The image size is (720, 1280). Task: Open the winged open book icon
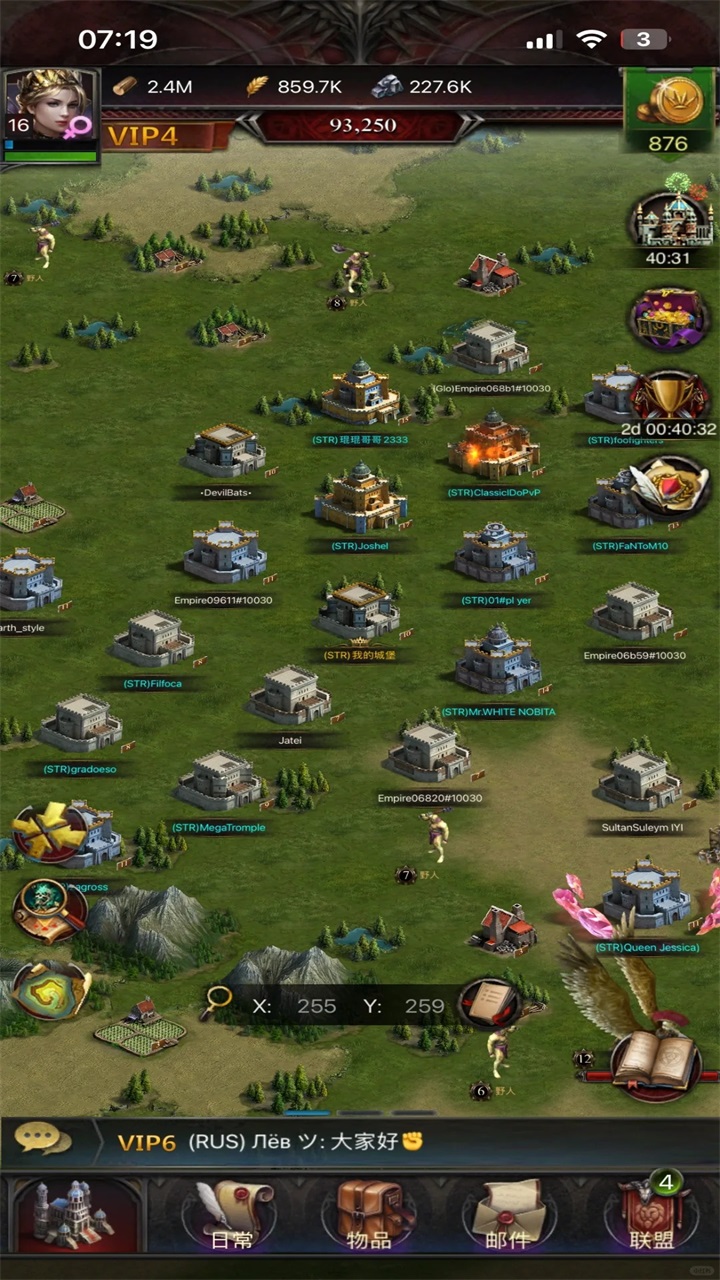coord(655,1060)
